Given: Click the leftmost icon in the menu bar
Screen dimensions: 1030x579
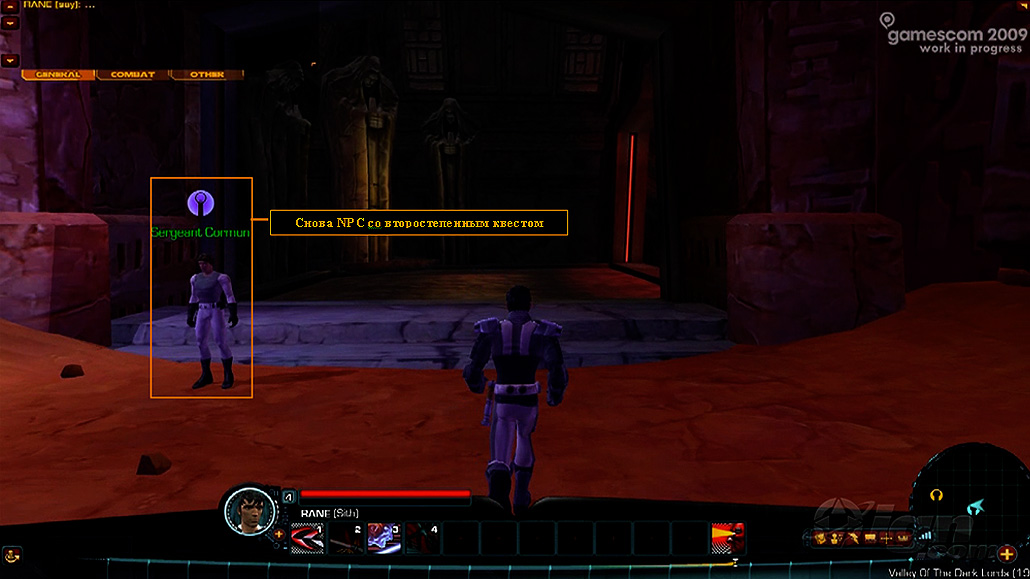Looking at the screenshot, I should pyautogui.click(x=819, y=538).
